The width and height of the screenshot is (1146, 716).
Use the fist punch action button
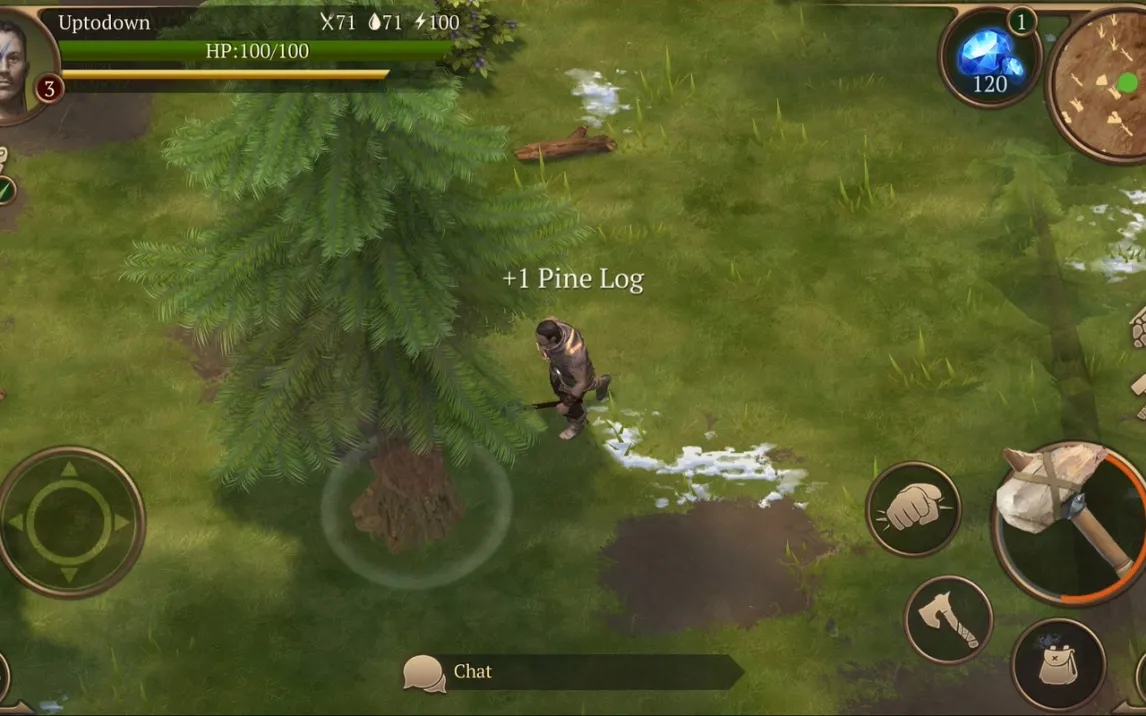point(912,508)
